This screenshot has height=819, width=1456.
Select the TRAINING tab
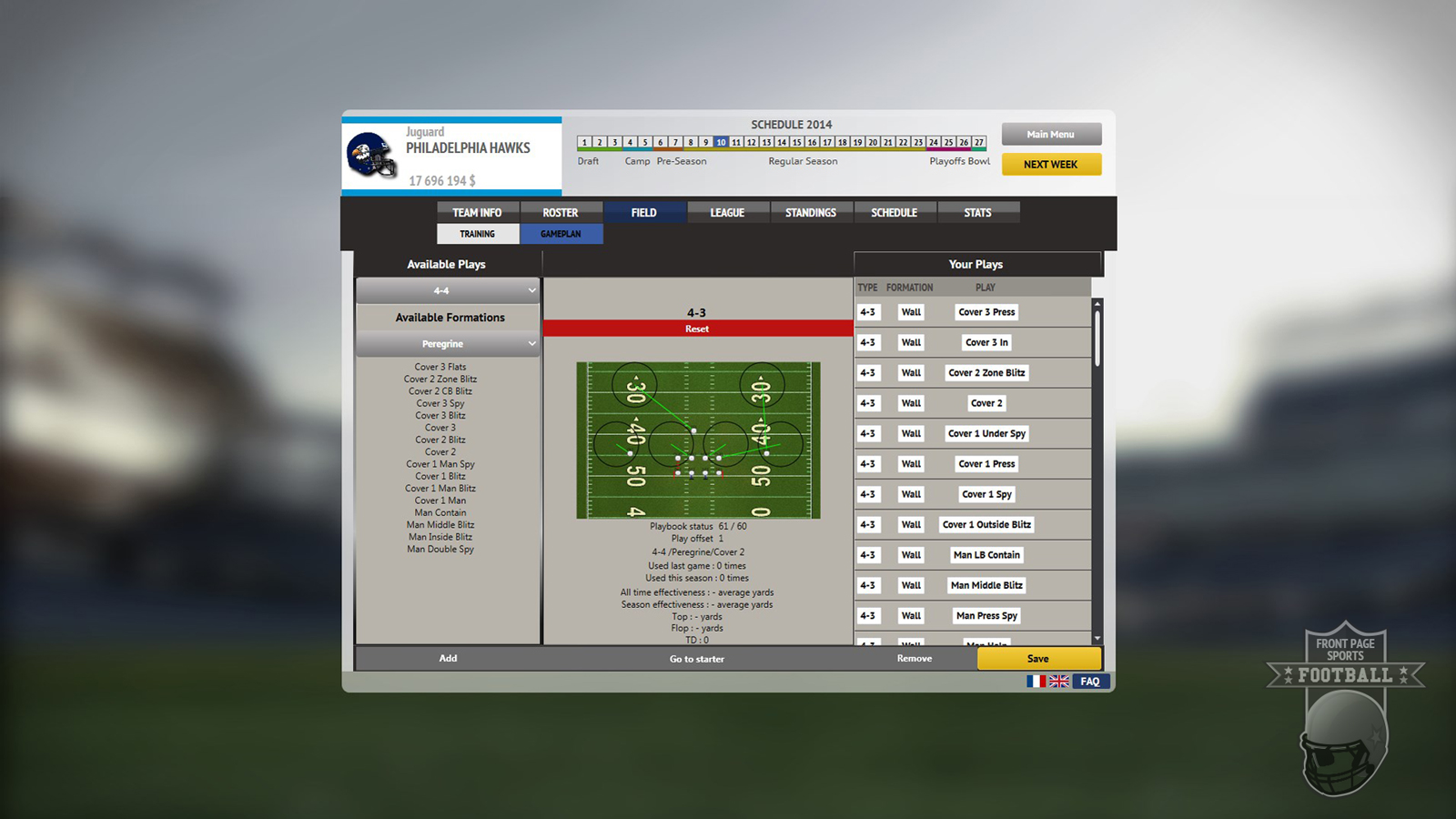(478, 234)
